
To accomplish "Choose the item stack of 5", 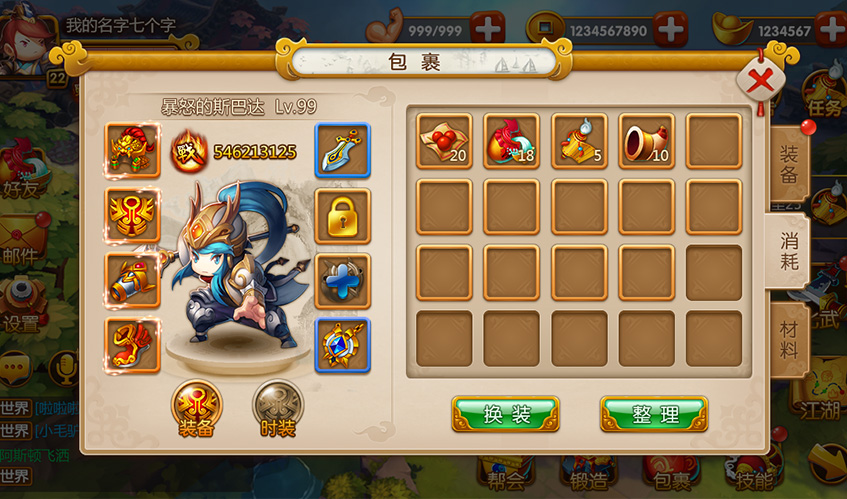I will tap(579, 140).
